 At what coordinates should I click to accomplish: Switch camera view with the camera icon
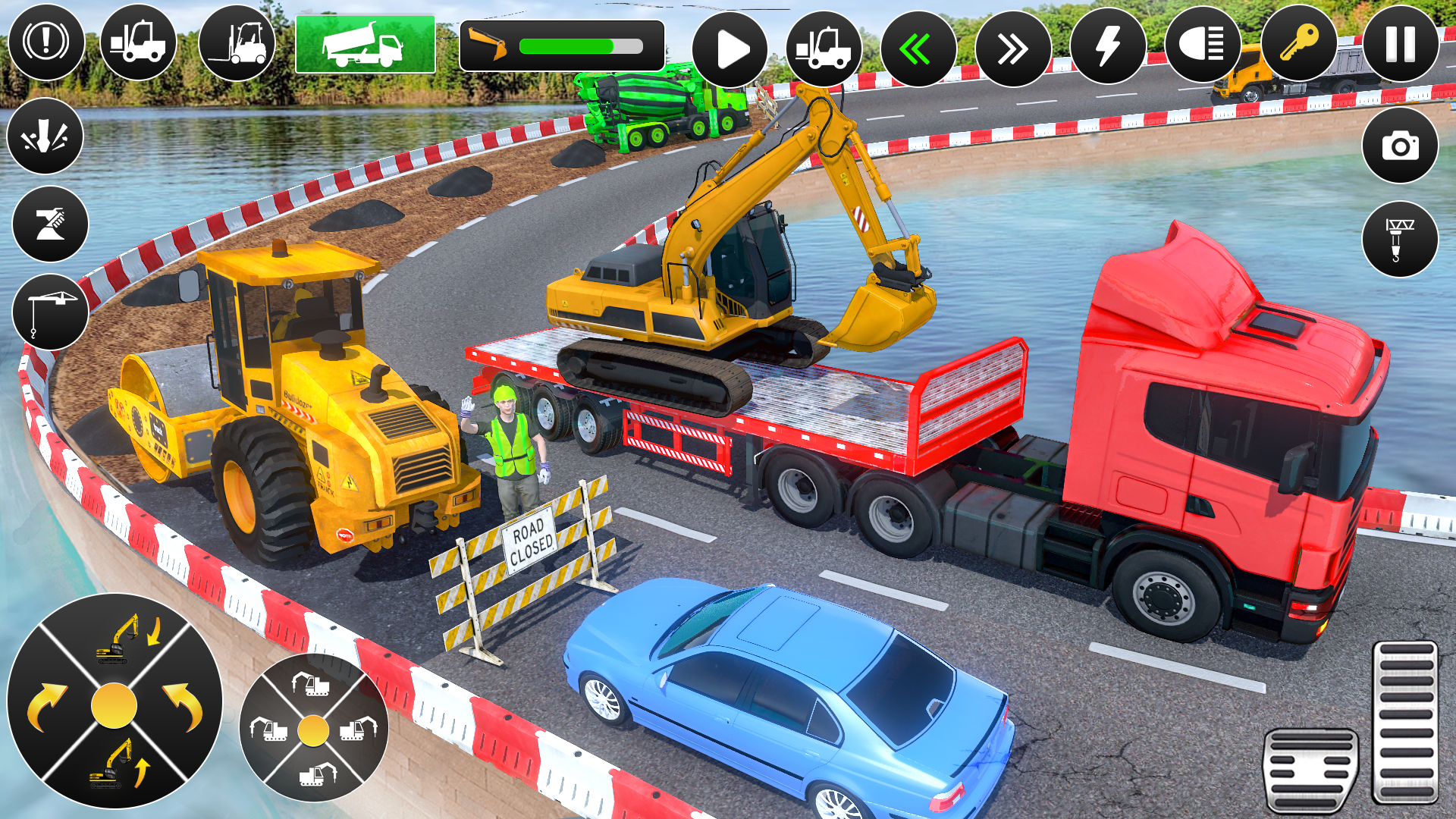pos(1400,146)
